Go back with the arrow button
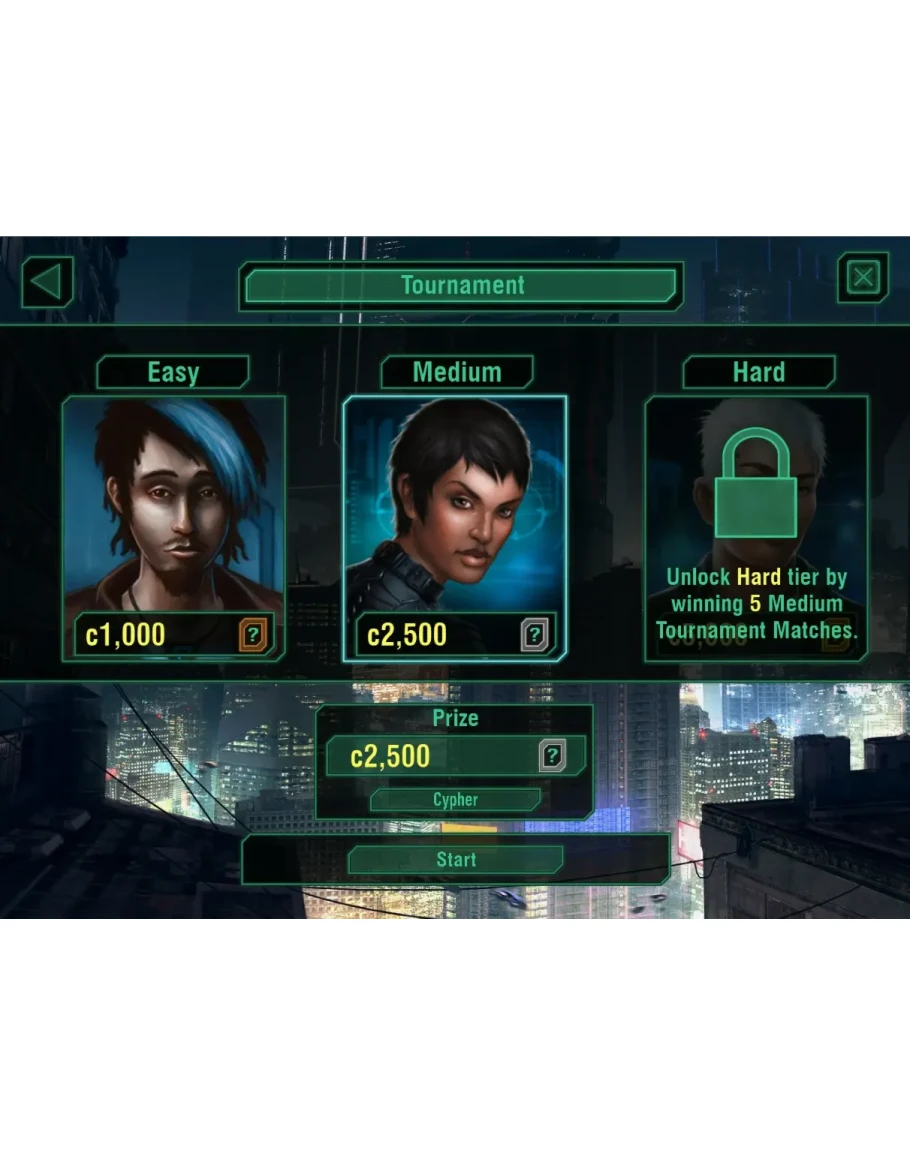910x1155 pixels. pos(47,283)
